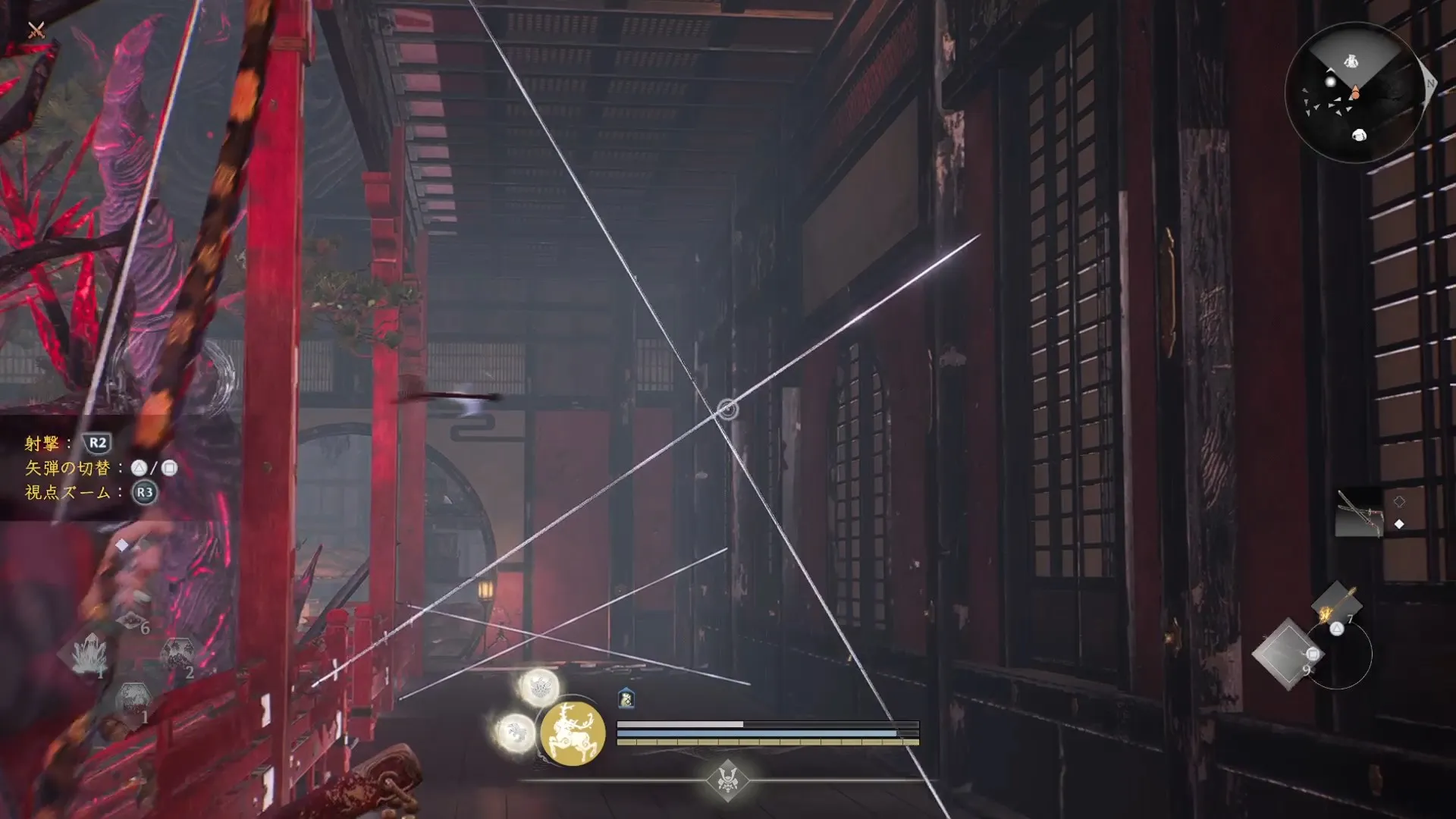Screen dimensions: 1456x819
Task: Click the equipped crossed swords weapon icon
Action: (x=1359, y=513)
